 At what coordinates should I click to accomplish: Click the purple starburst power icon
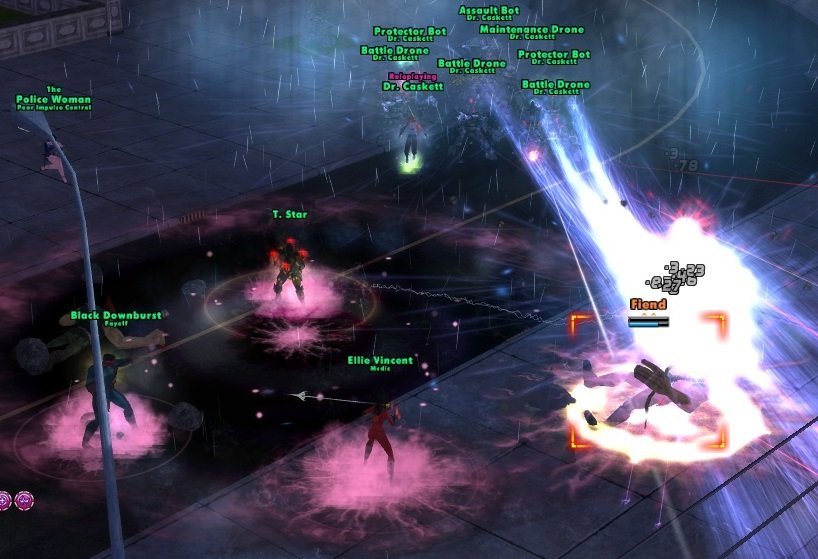(x=24, y=500)
